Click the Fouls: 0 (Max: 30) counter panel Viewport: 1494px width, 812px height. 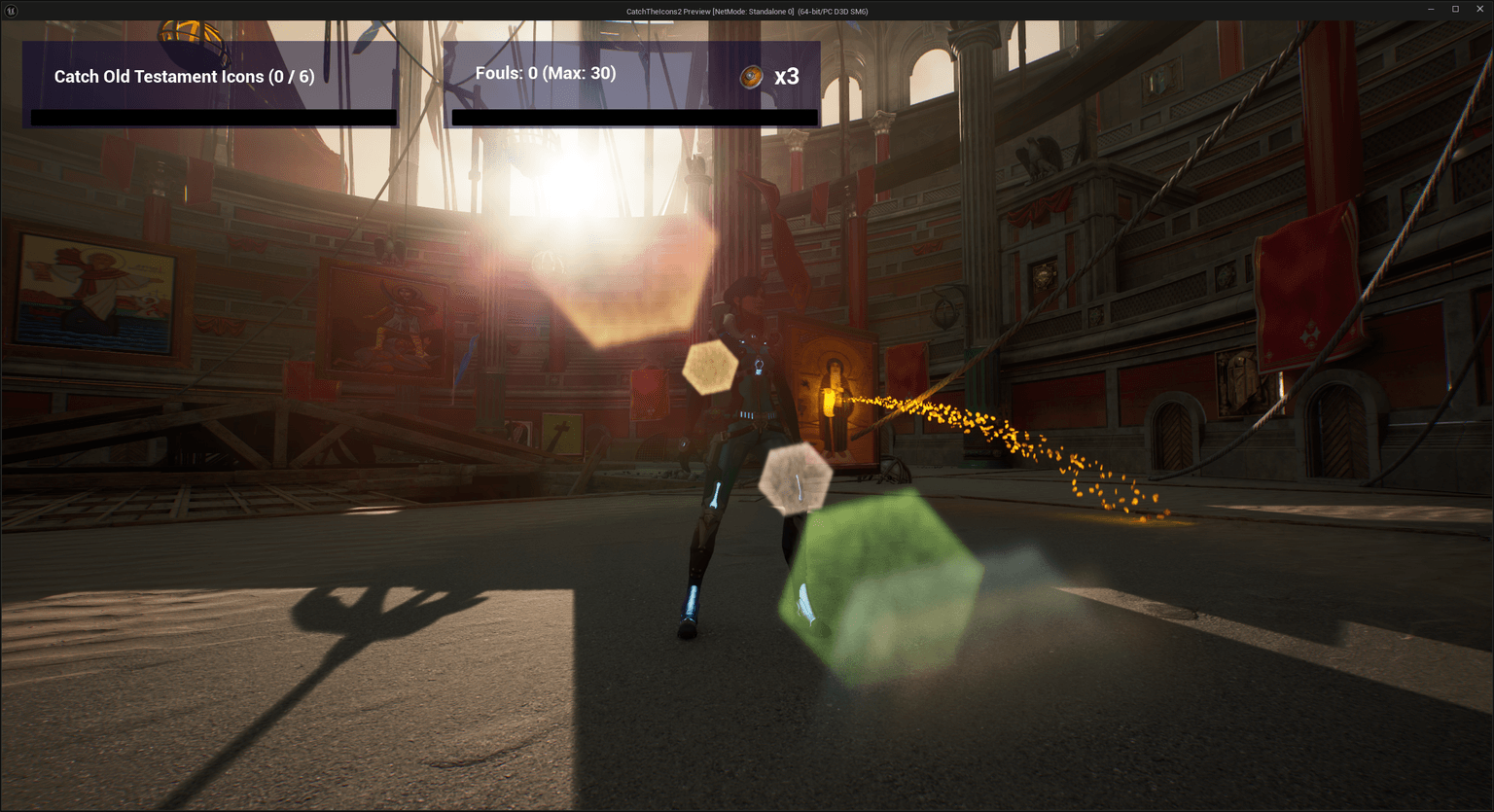546,72
